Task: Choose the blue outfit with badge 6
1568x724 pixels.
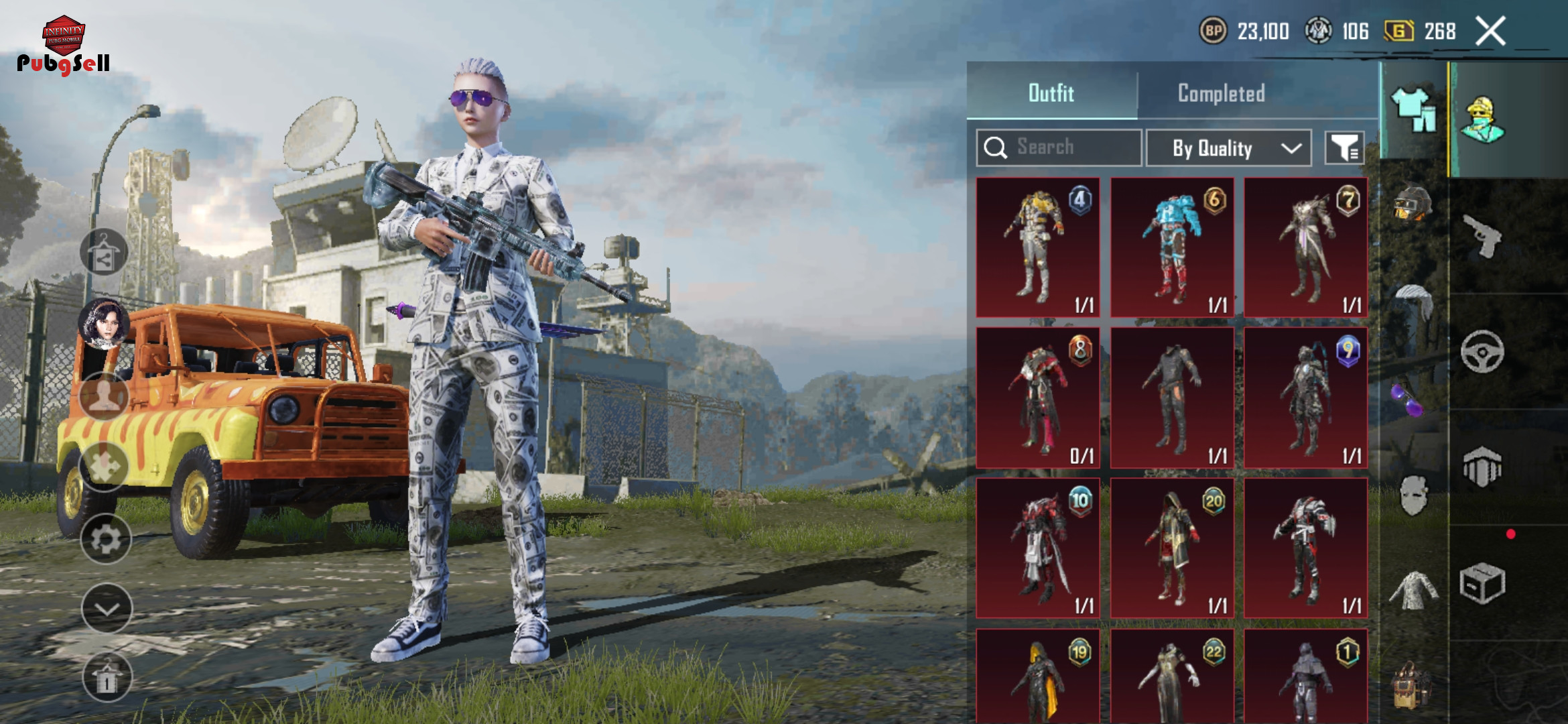Action: 1172,247
